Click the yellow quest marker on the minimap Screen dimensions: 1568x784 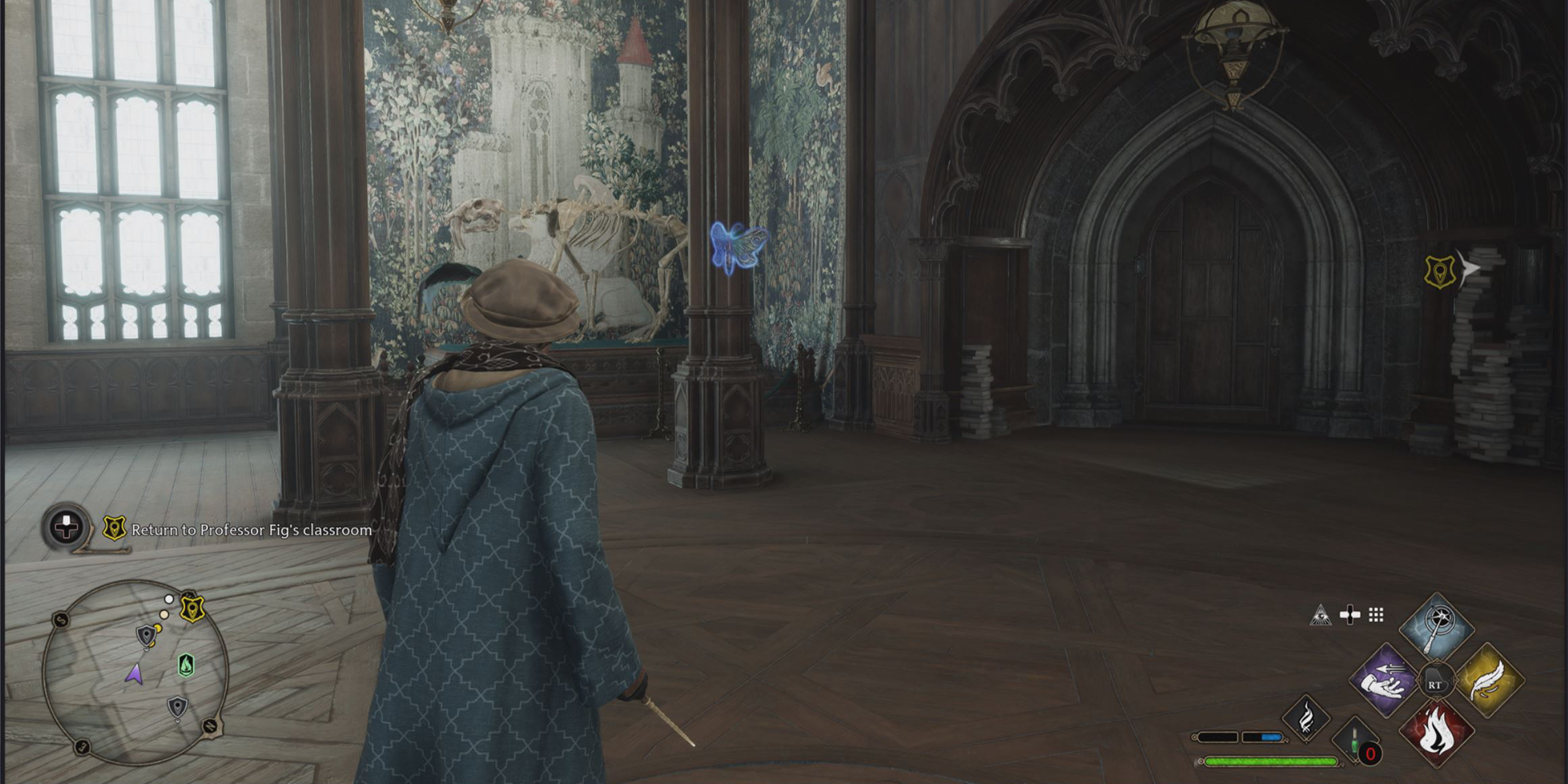192,608
